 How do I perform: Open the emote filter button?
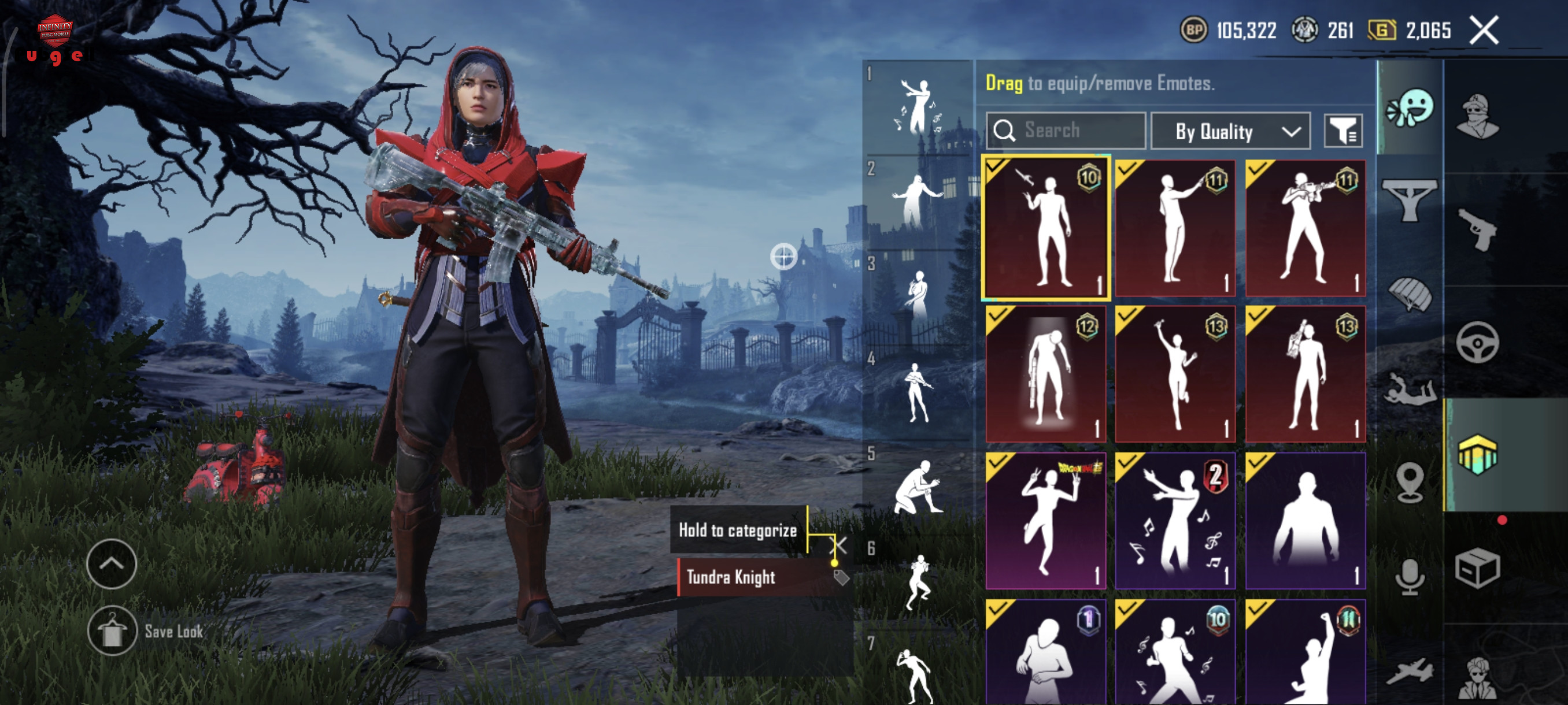[x=1343, y=131]
